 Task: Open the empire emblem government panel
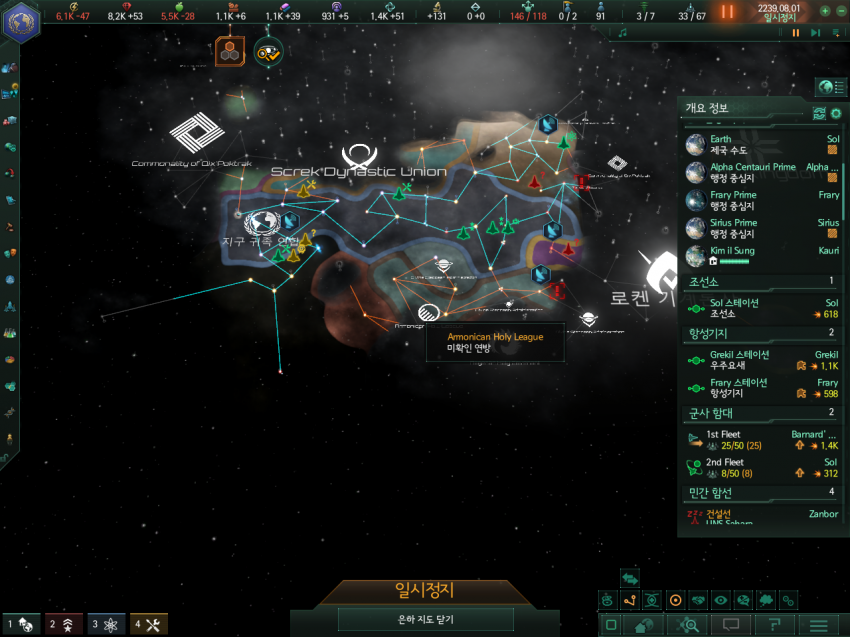point(20,22)
